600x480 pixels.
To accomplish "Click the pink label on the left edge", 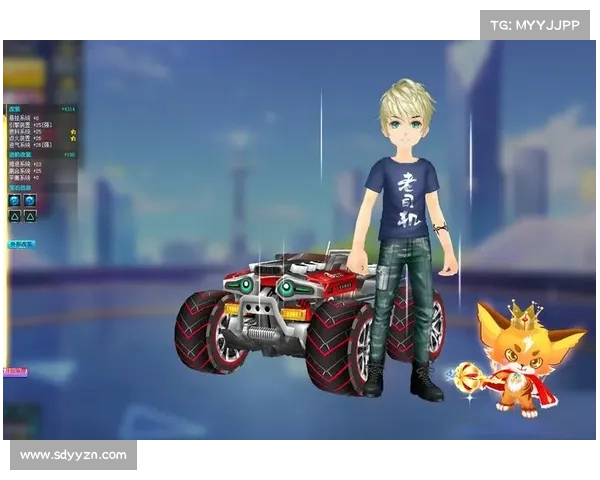I will [x=13, y=371].
